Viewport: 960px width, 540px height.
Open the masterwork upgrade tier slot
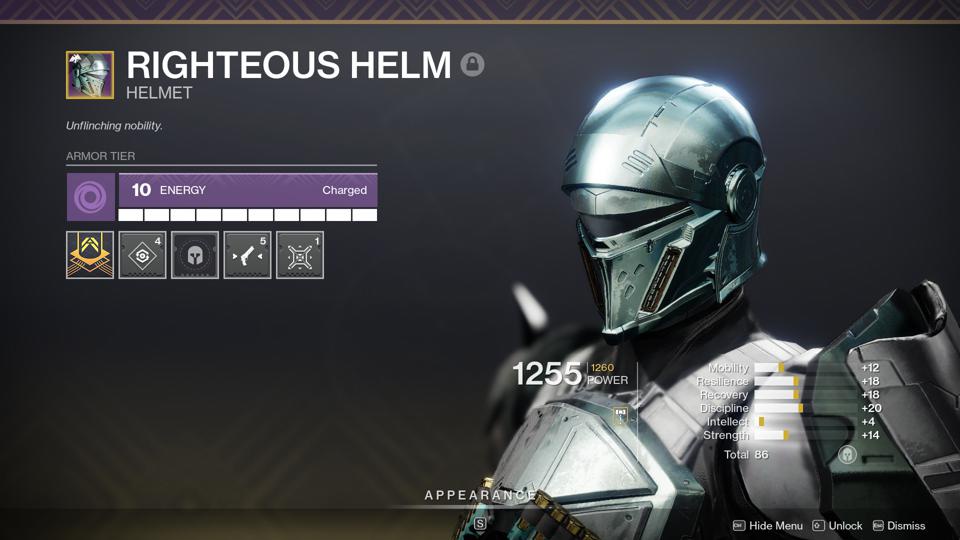click(x=90, y=255)
